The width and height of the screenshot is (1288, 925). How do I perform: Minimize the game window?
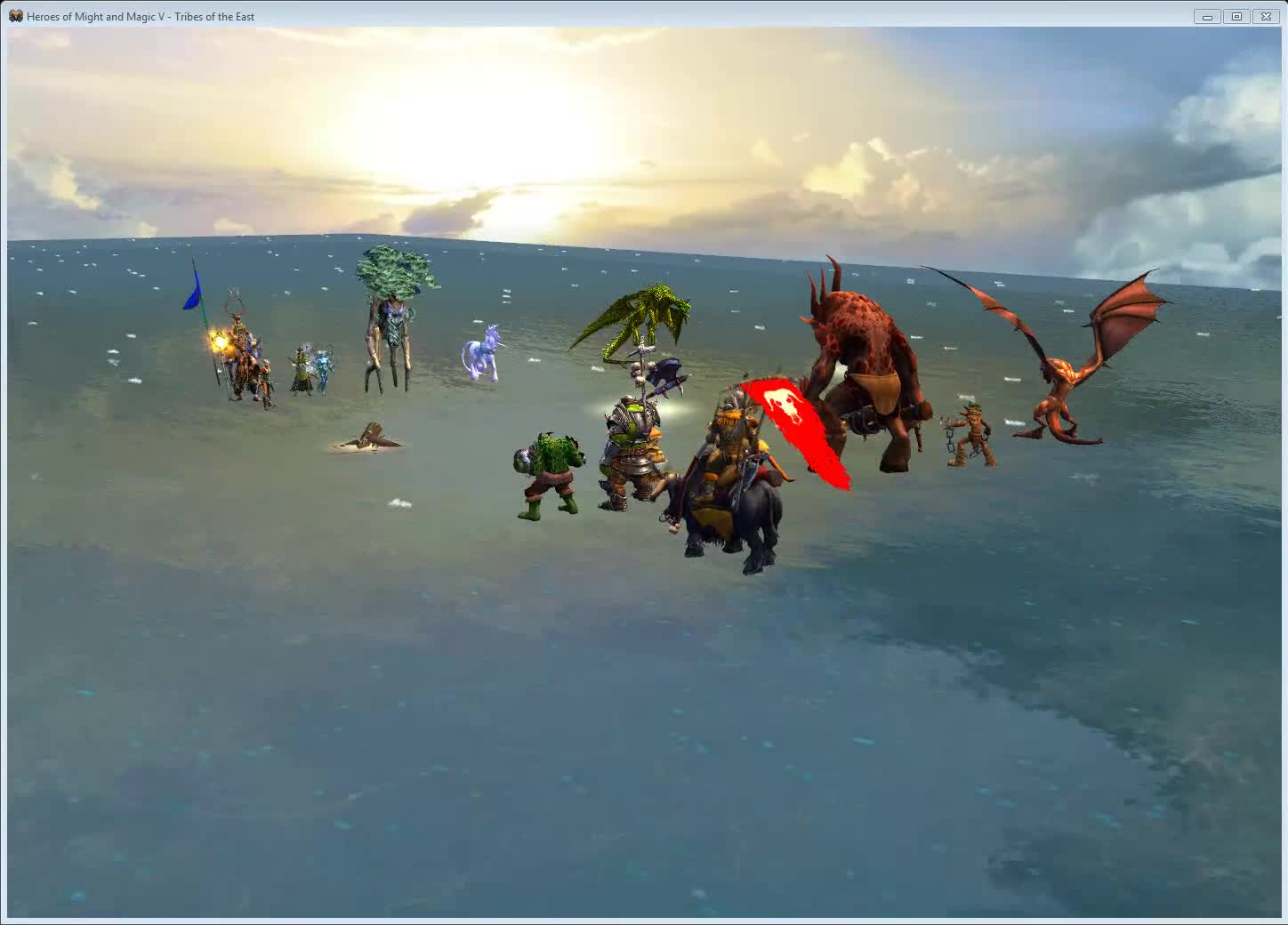1206,16
